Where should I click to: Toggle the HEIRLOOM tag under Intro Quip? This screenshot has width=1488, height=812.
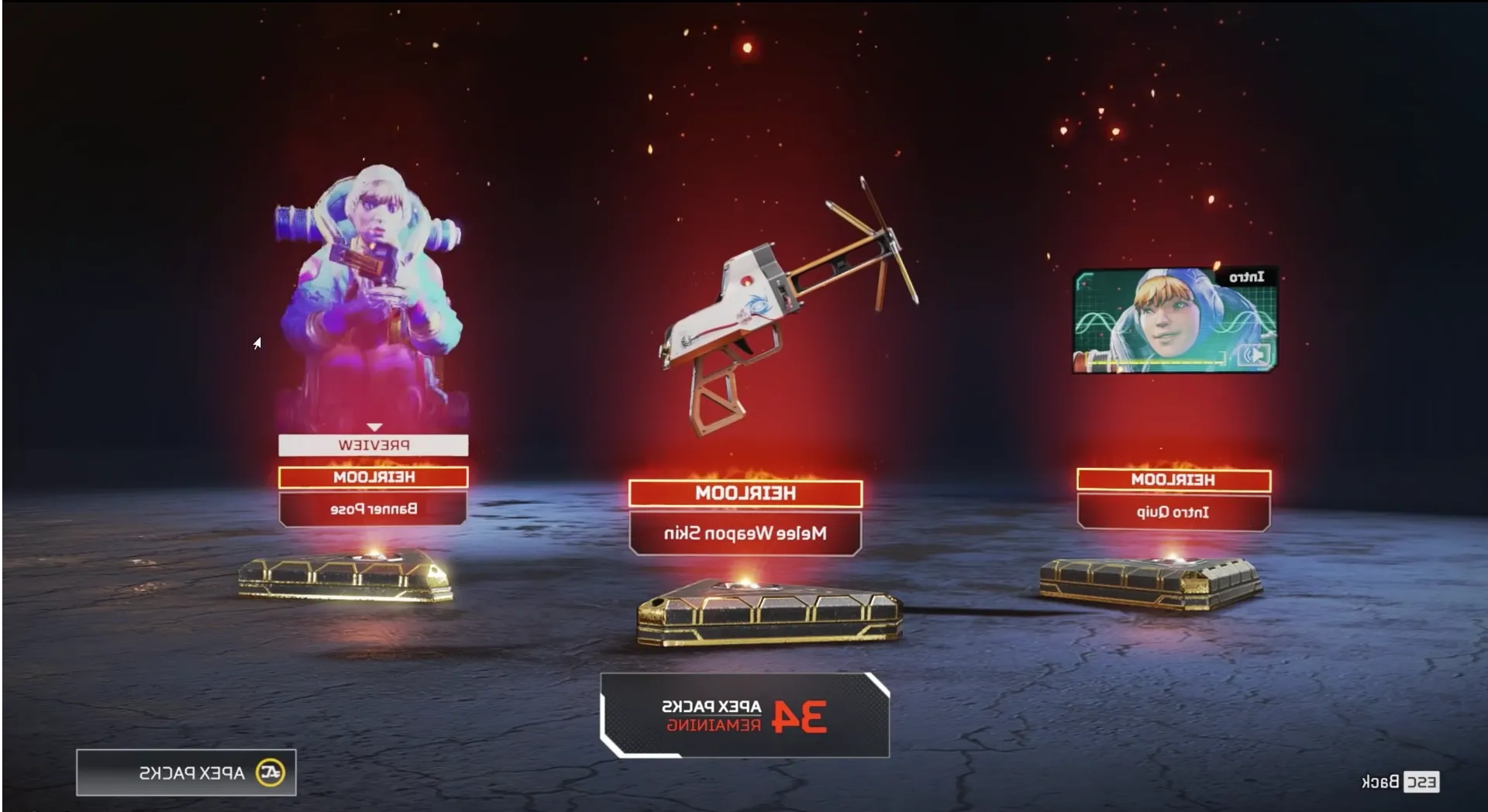tap(1173, 480)
